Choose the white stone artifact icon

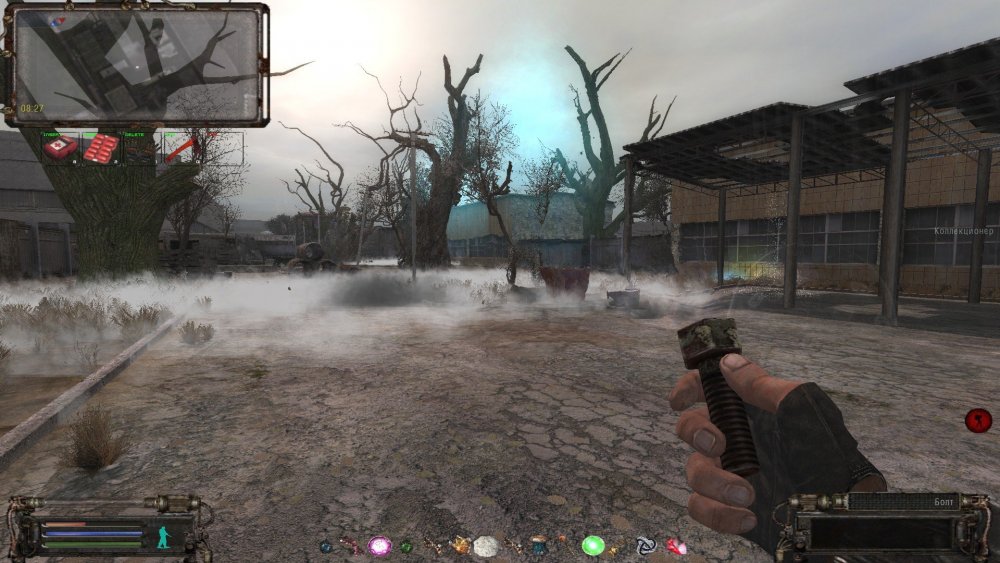[486, 546]
